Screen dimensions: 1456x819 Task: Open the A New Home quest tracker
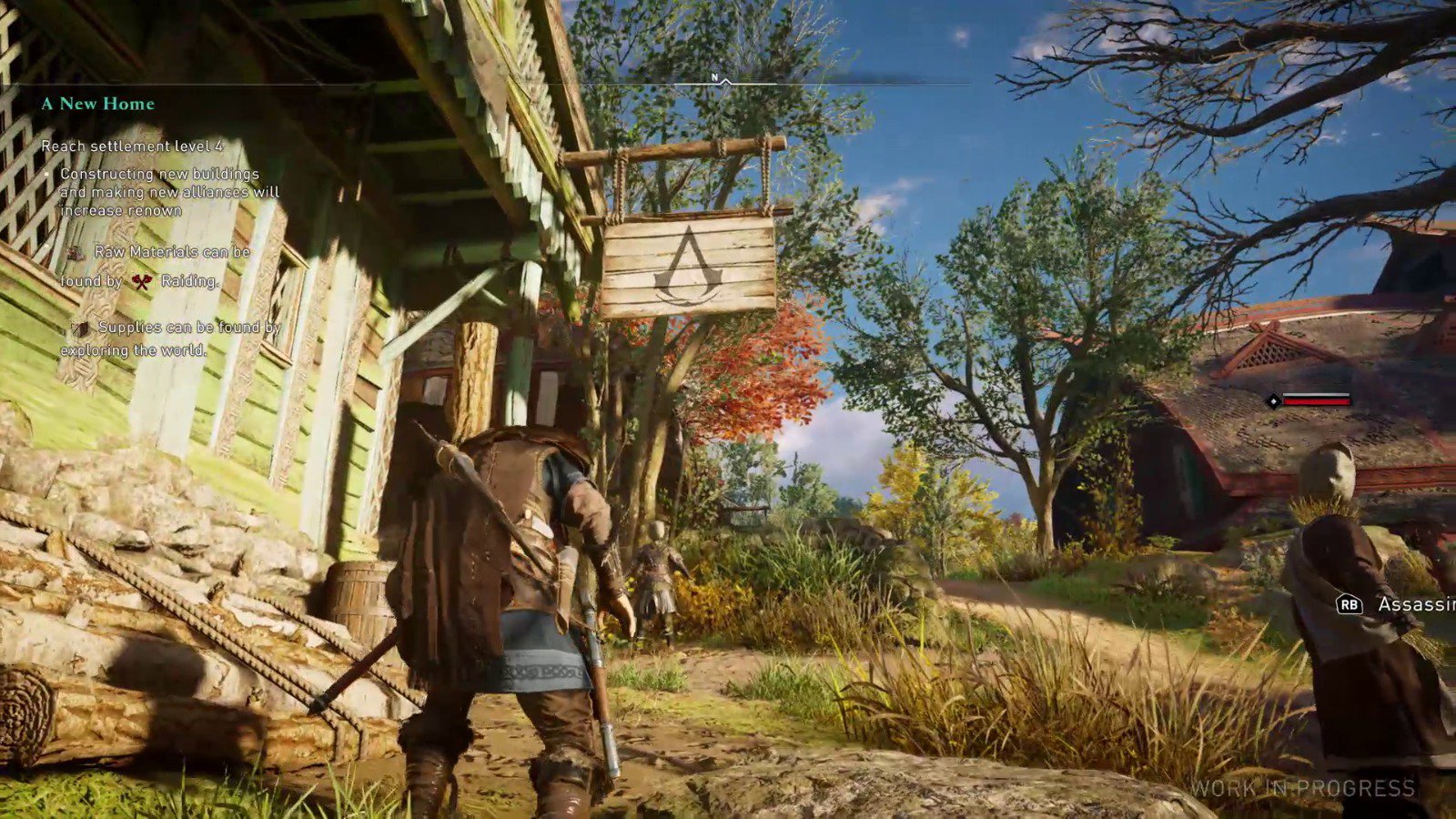(x=98, y=104)
